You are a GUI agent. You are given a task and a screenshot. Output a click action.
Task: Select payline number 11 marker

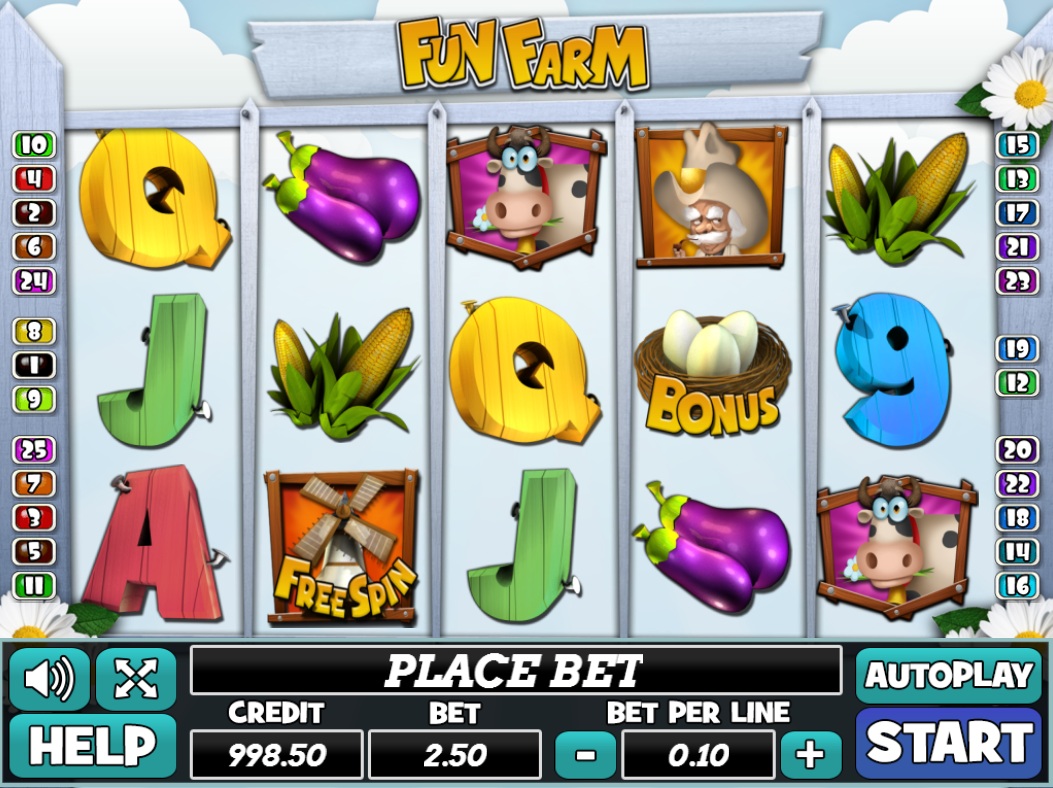coord(33,585)
